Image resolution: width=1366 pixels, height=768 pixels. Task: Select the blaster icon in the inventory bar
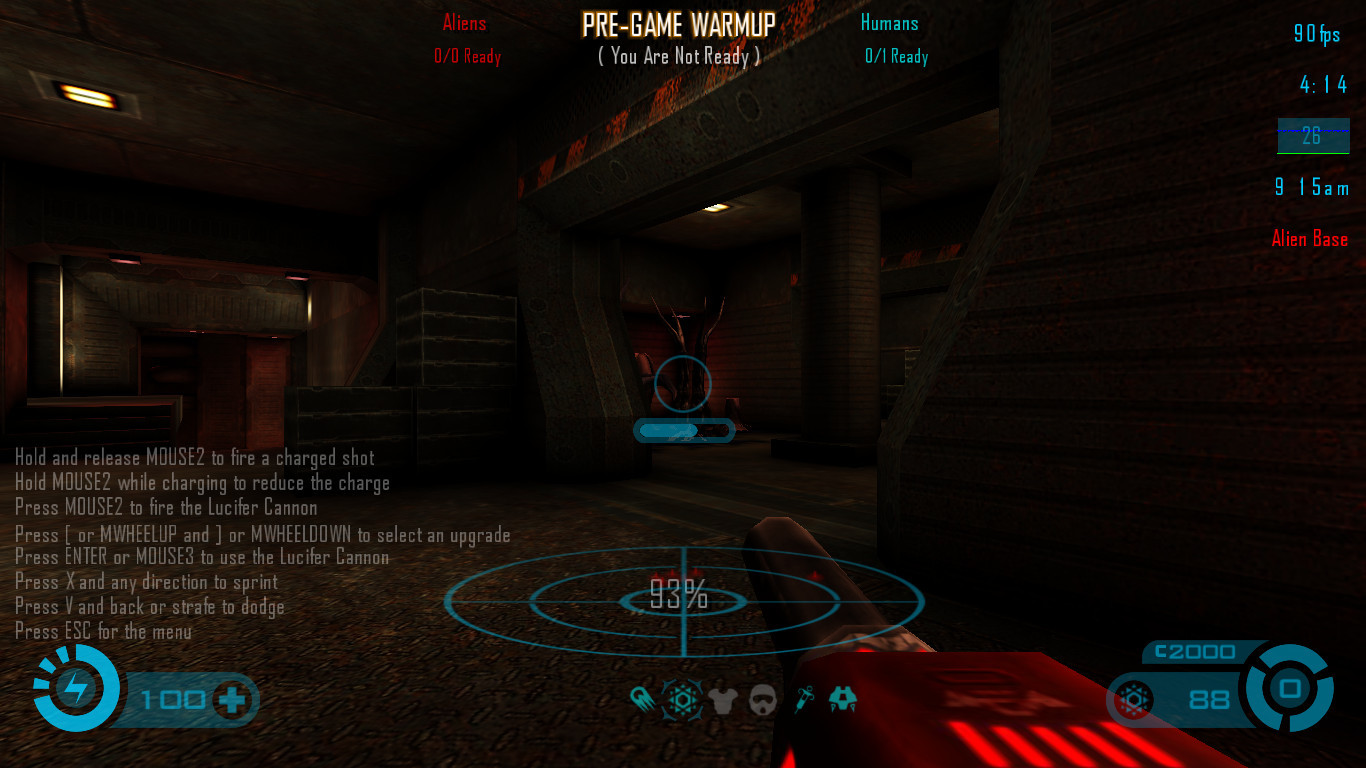pyautogui.click(x=643, y=699)
